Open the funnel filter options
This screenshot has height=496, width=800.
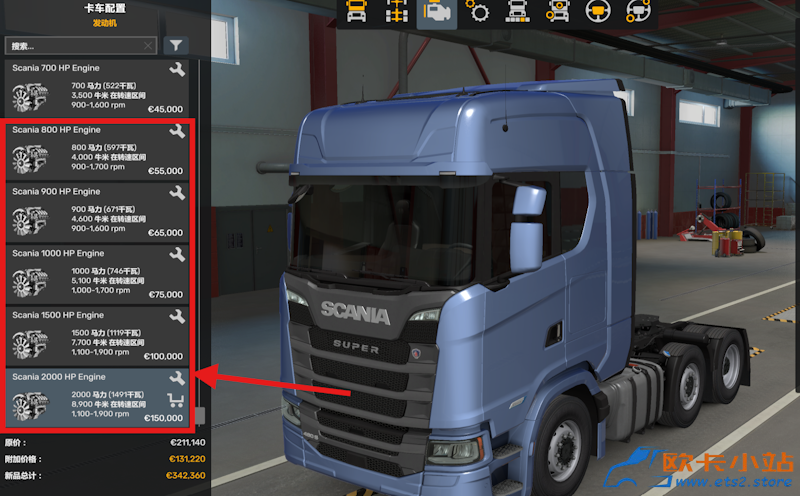point(176,46)
